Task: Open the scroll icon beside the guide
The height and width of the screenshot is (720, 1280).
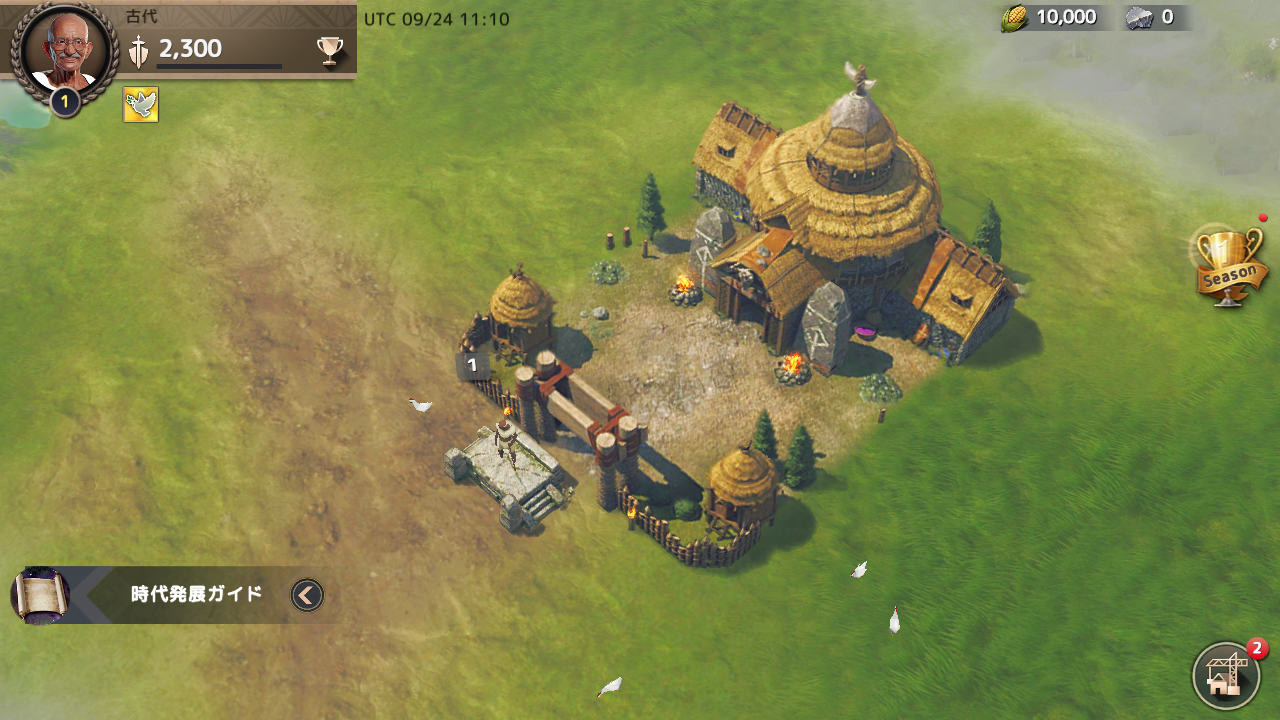Action: 41,595
